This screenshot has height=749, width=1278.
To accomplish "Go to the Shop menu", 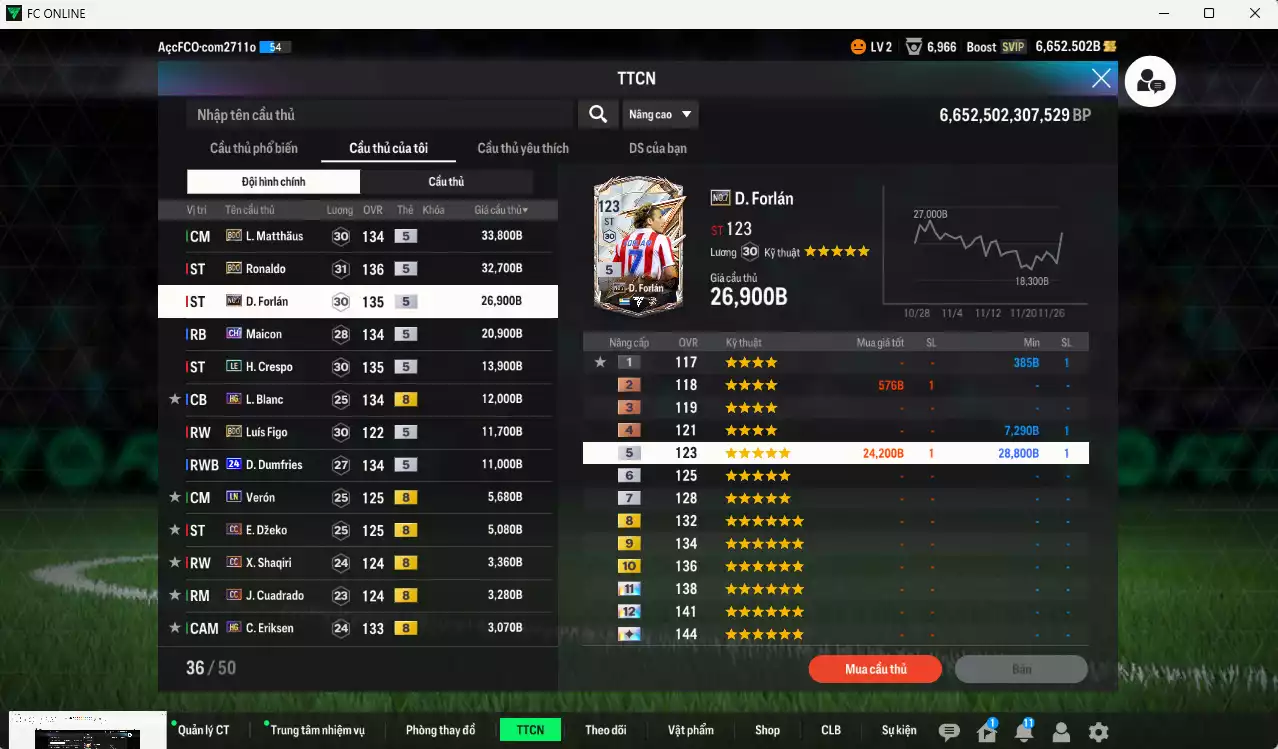I will pos(767,730).
